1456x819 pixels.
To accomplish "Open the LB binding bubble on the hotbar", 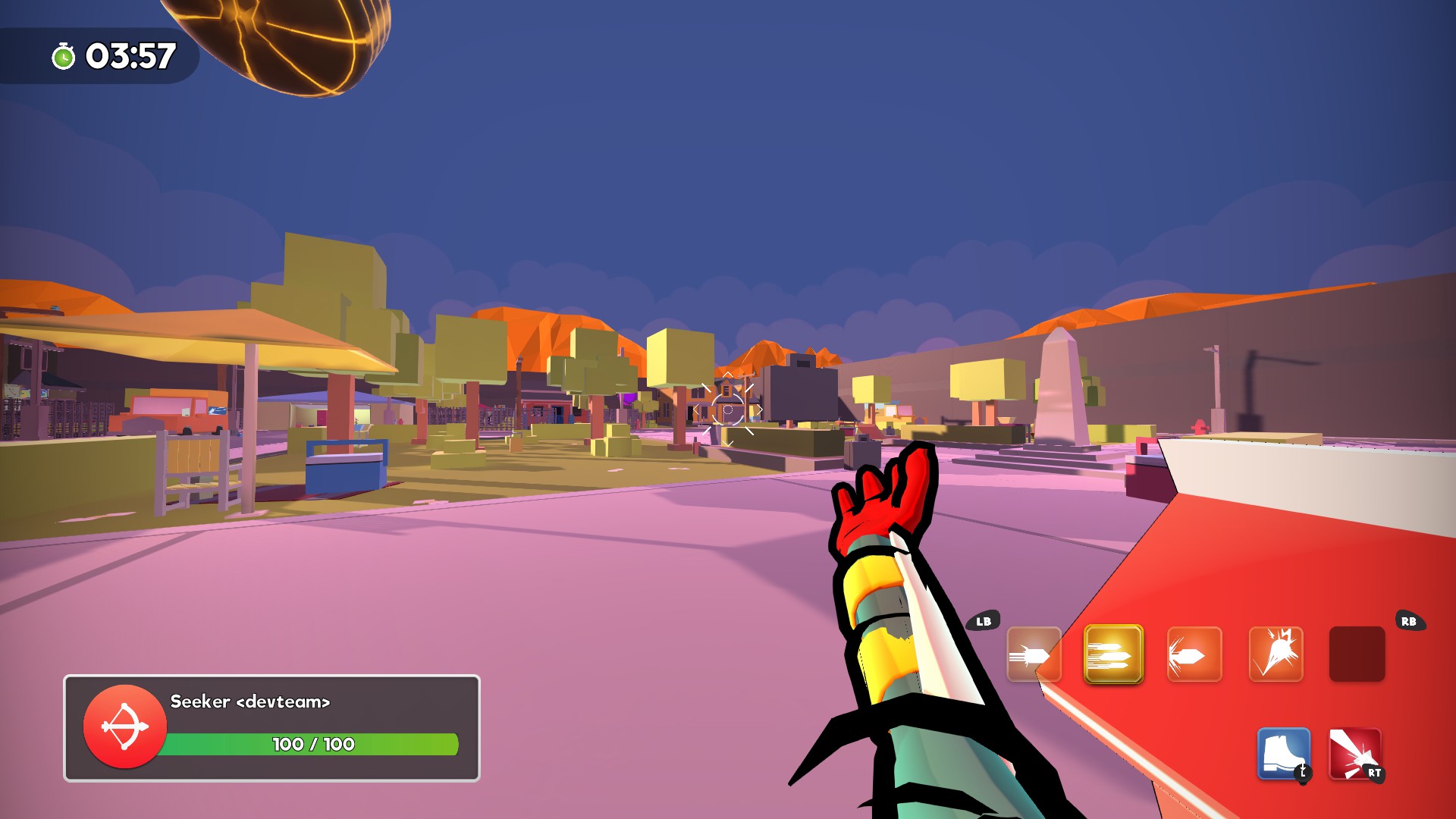I will tap(984, 621).
